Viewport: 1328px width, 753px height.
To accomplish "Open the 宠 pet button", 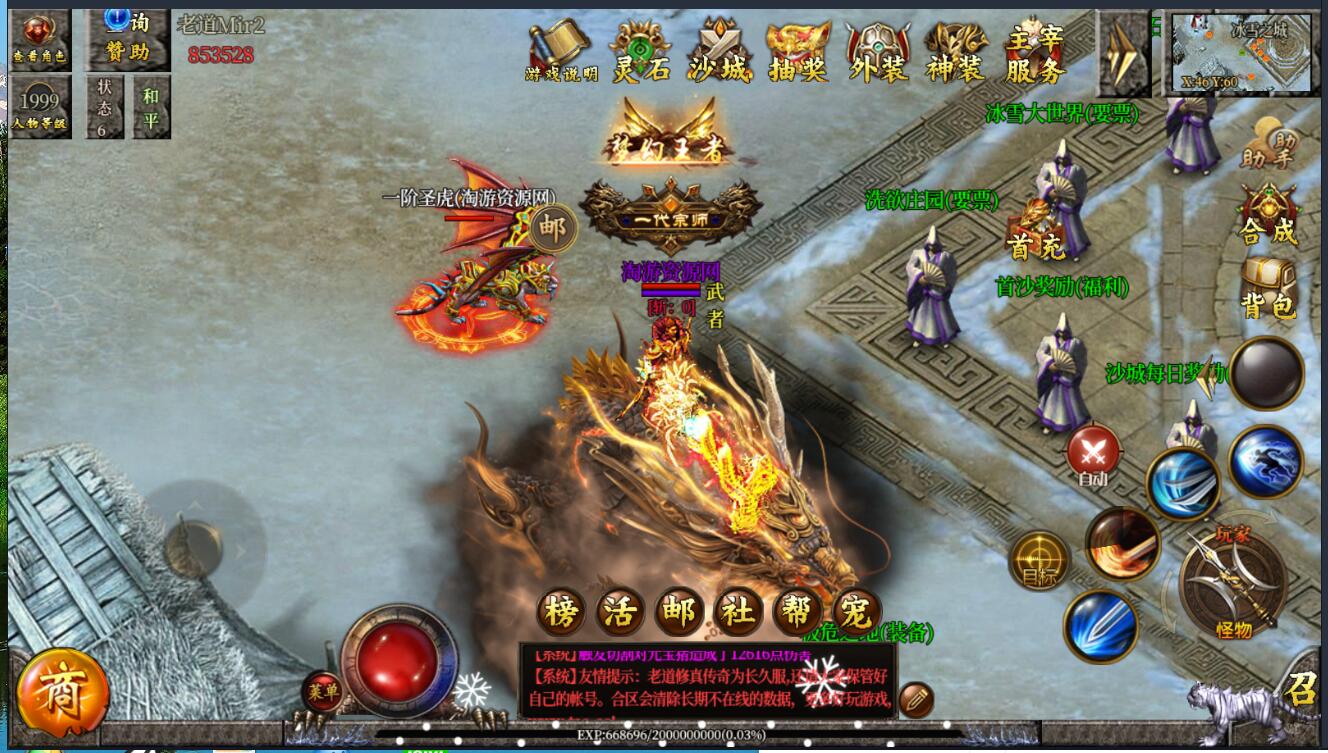I will click(x=856, y=611).
